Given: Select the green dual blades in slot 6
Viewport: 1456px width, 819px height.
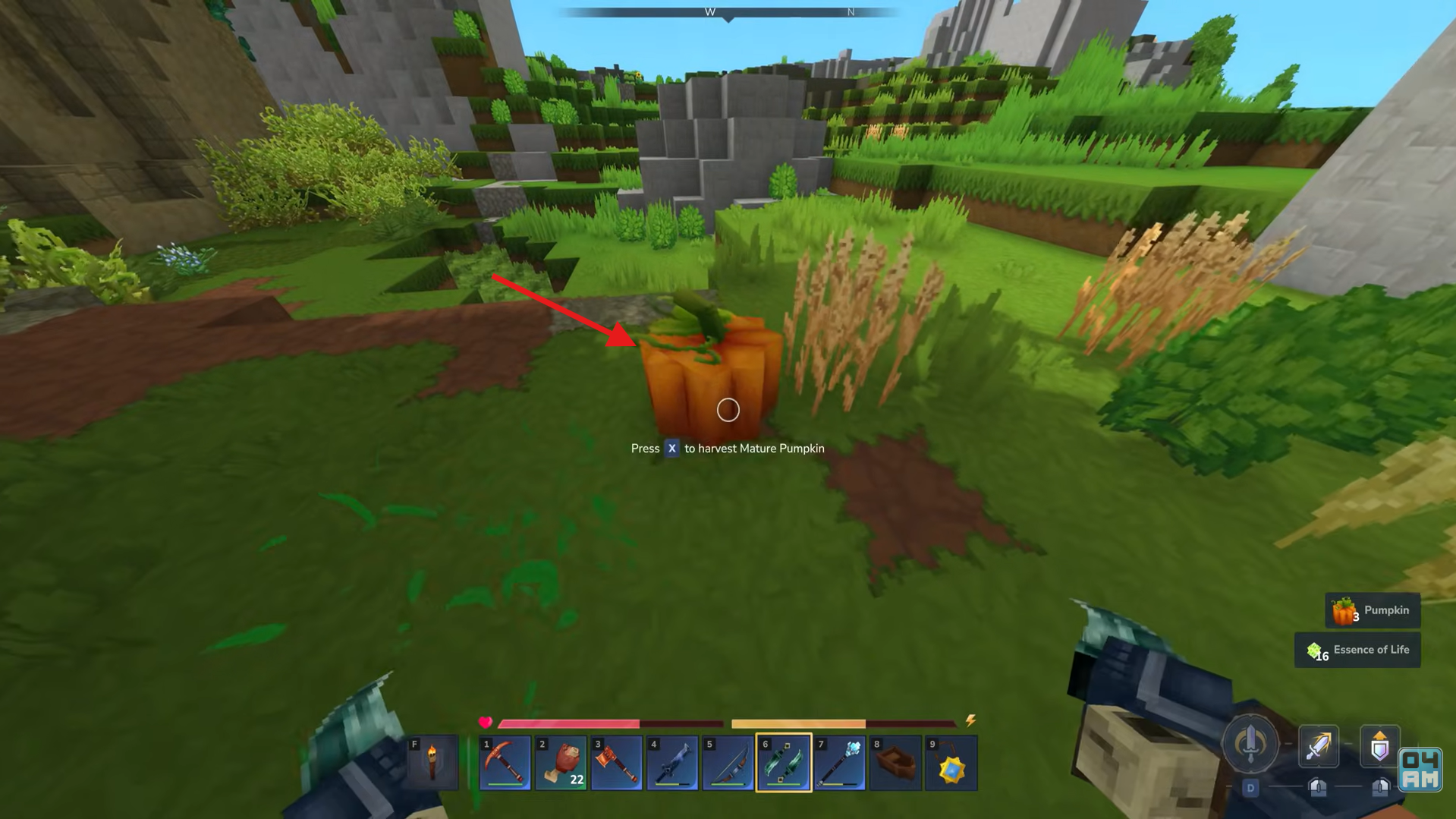Looking at the screenshot, I should [783, 761].
